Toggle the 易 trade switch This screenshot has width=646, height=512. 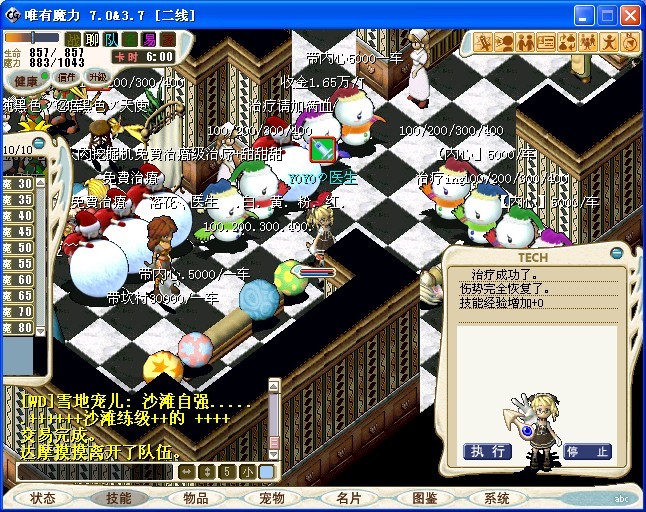[149, 39]
